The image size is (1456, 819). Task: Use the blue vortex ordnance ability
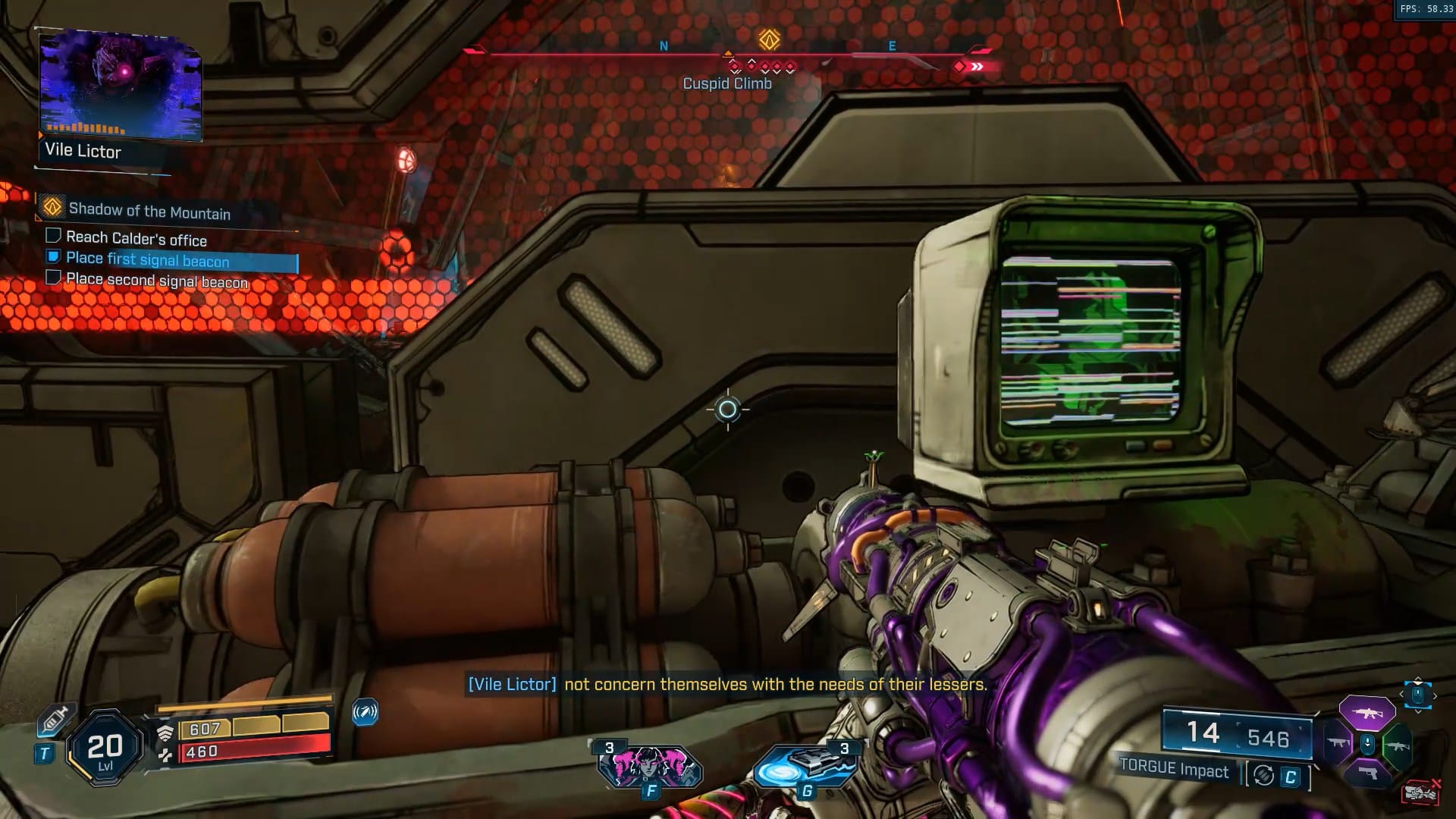[805, 766]
